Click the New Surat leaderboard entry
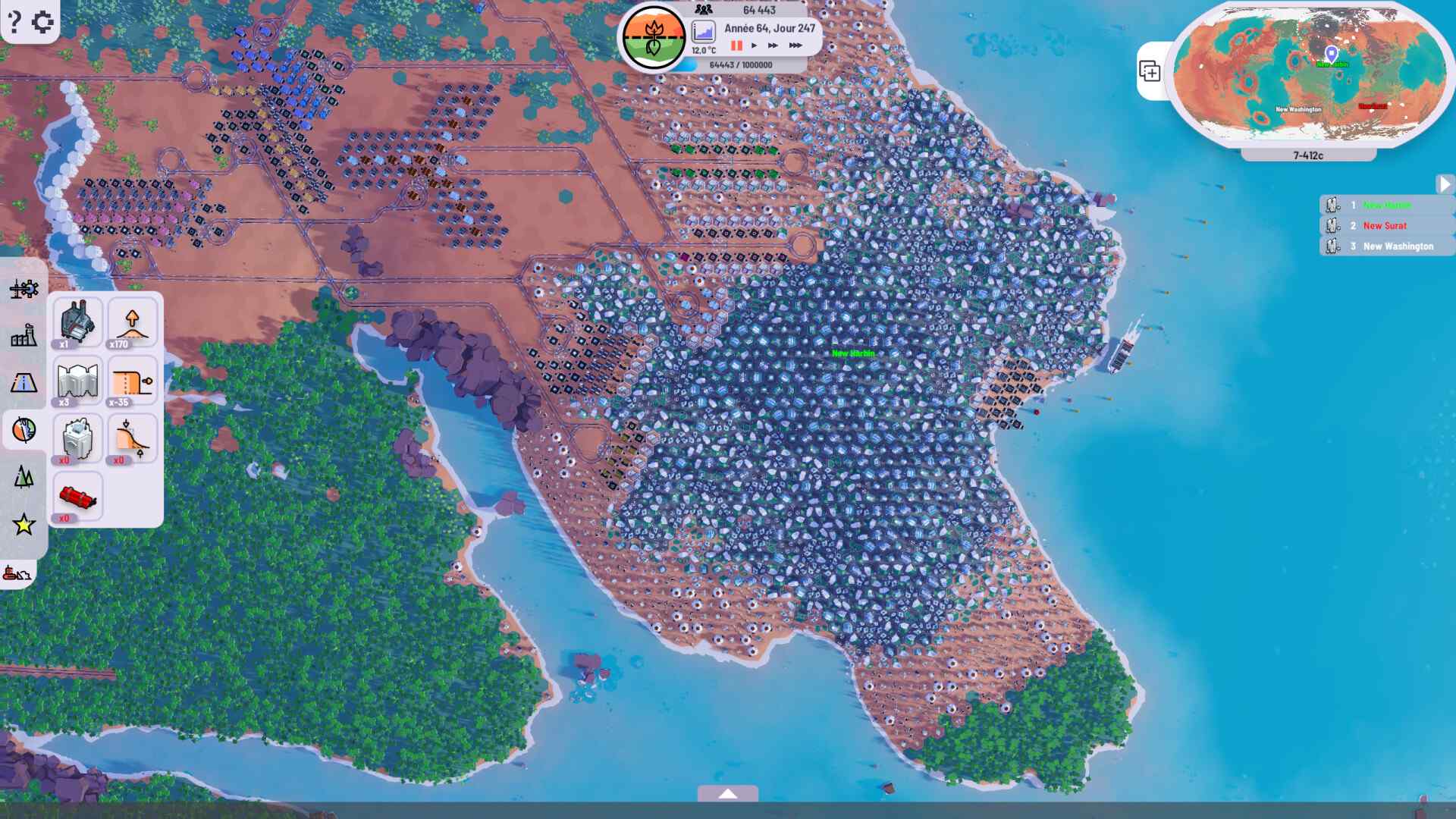The image size is (1456, 819). click(x=1383, y=225)
